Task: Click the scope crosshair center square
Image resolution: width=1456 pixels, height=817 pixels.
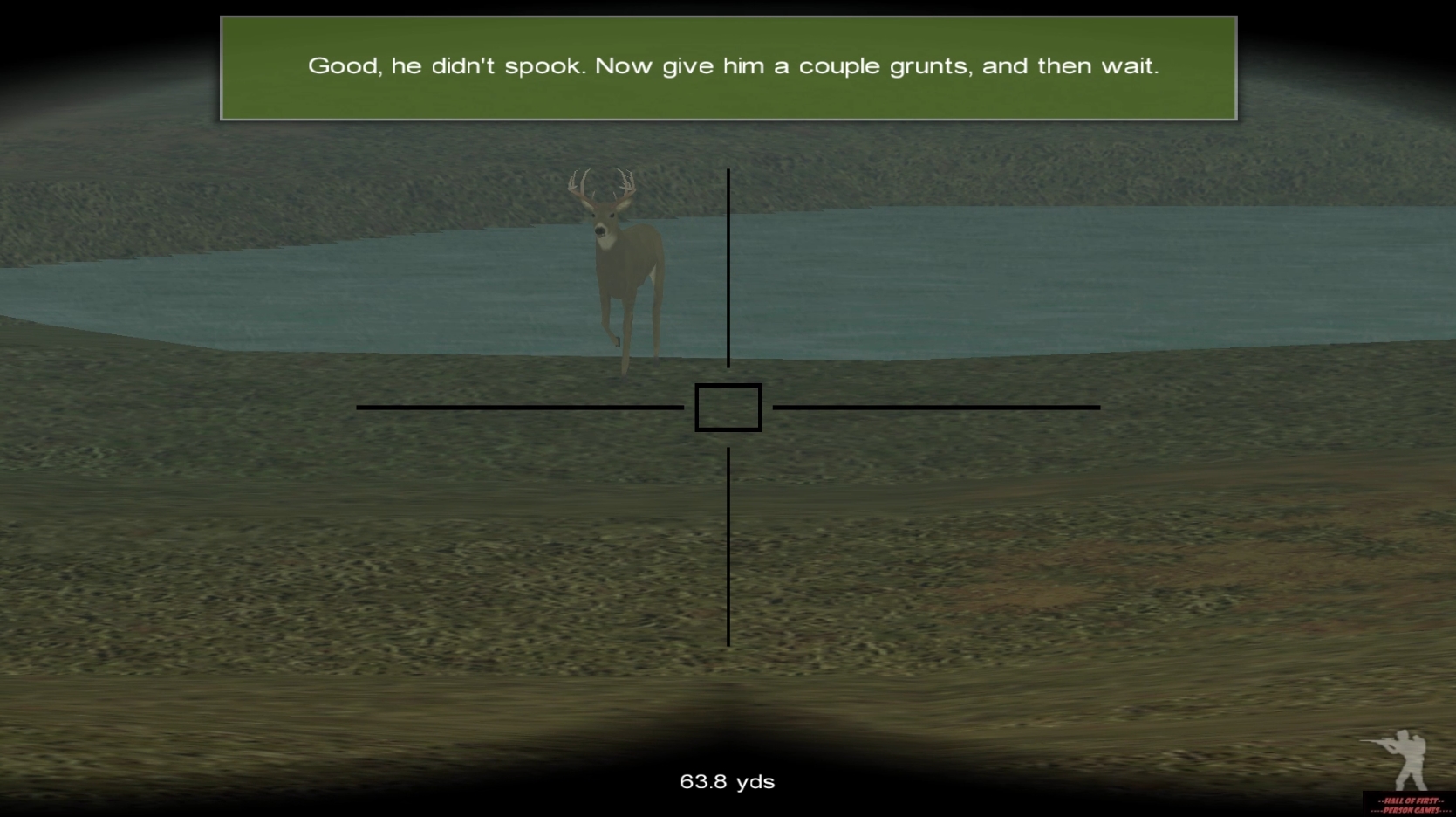Action: pyautogui.click(x=728, y=406)
